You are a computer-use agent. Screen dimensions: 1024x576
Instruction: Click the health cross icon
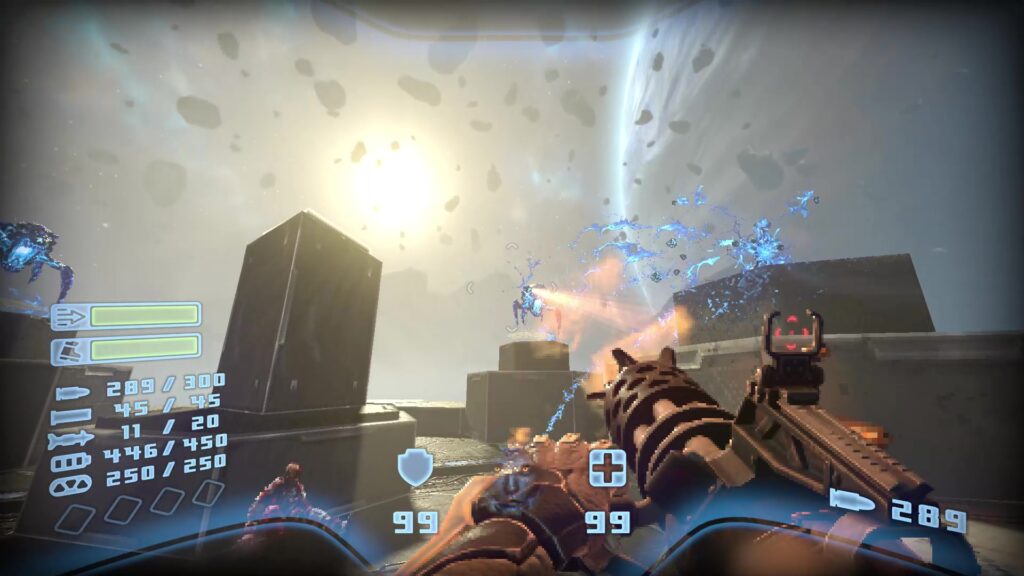tap(607, 468)
